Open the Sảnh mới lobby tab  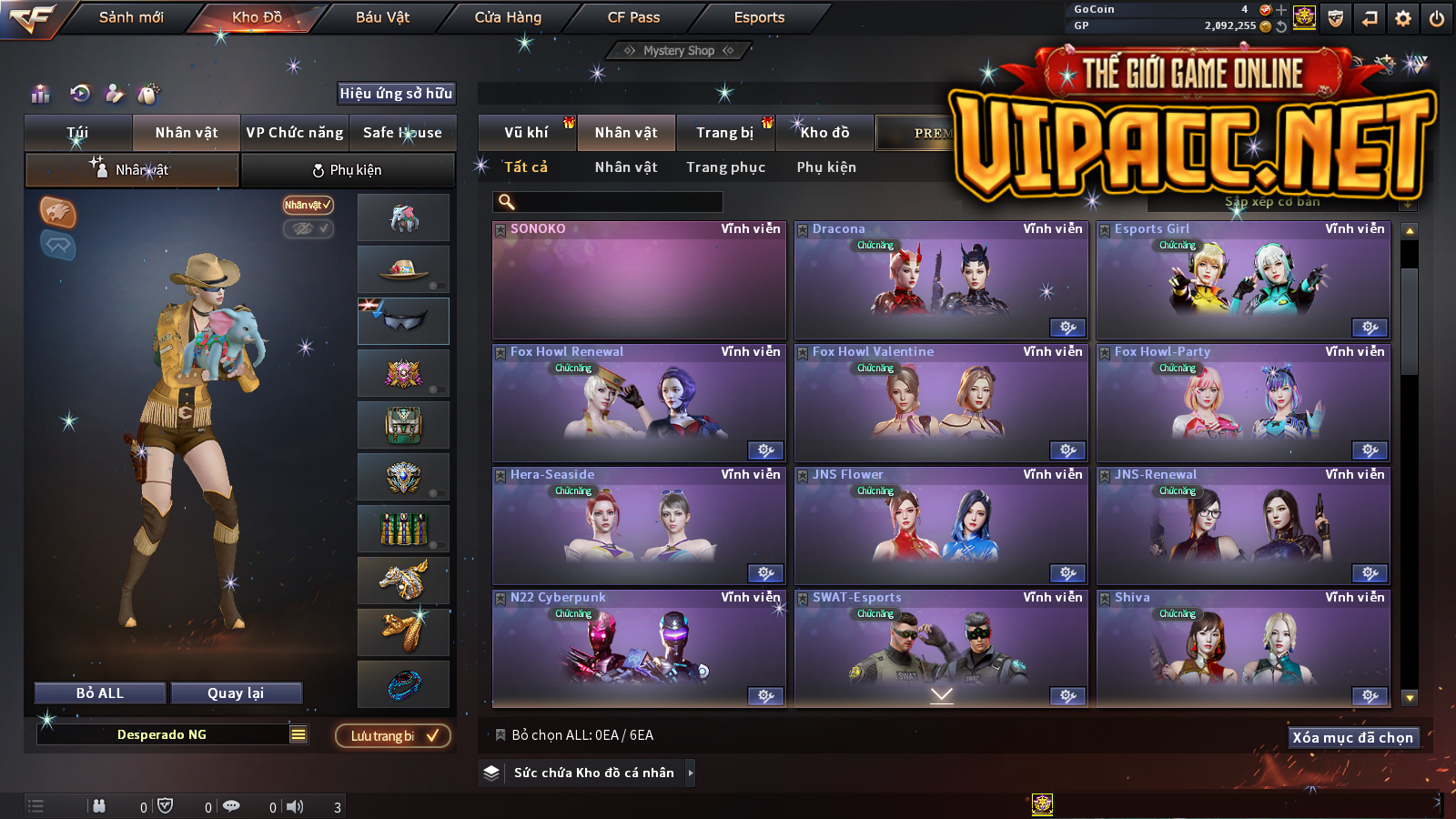click(131, 17)
